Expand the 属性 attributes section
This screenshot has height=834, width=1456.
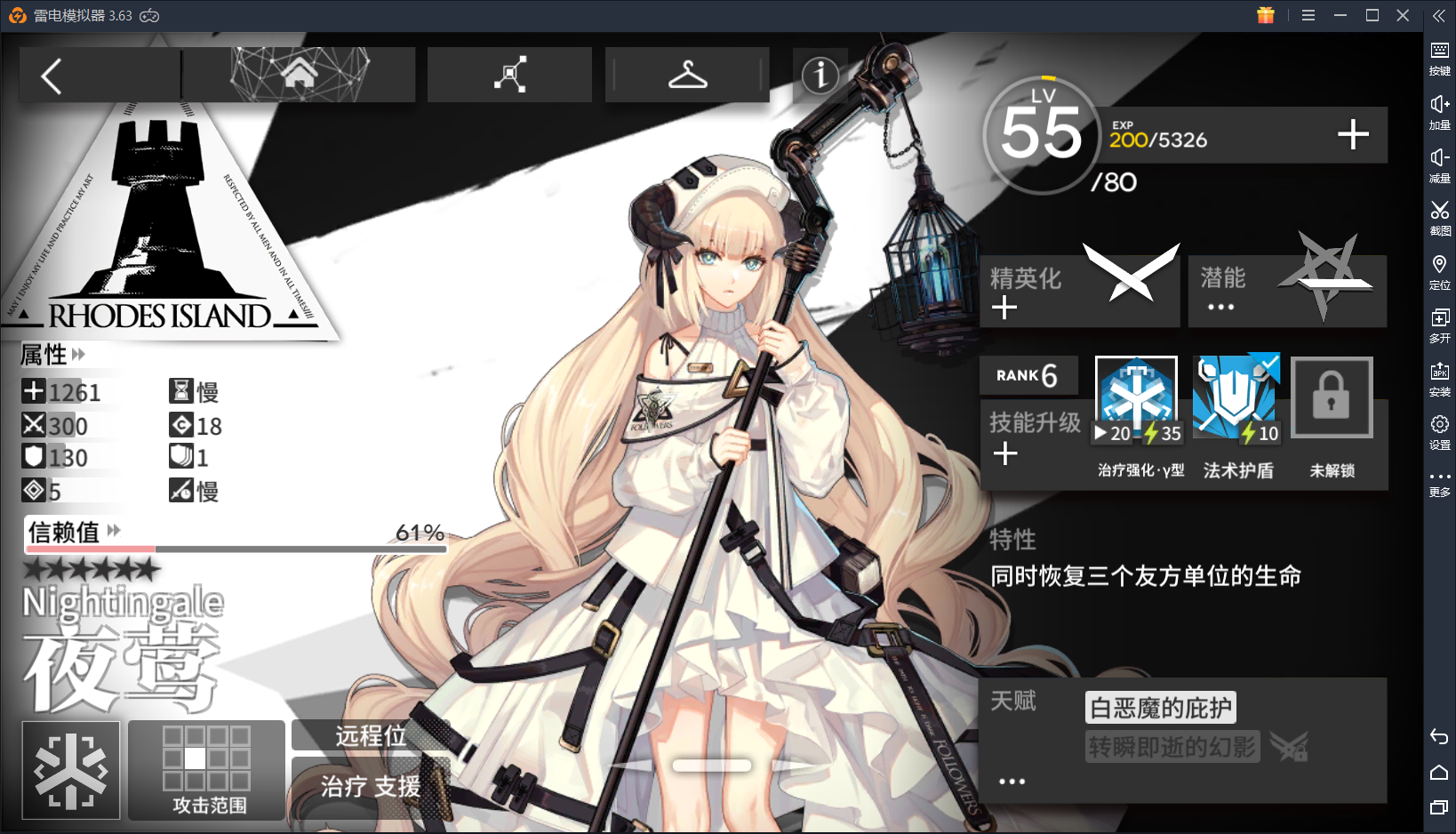click(77, 355)
